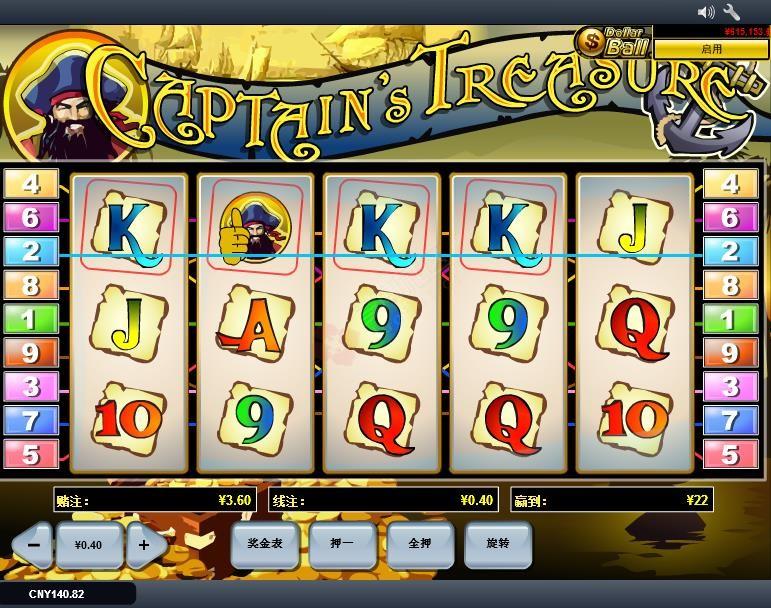Spin the reels with the 旋转 button
This screenshot has width=771, height=608.
(x=497, y=544)
